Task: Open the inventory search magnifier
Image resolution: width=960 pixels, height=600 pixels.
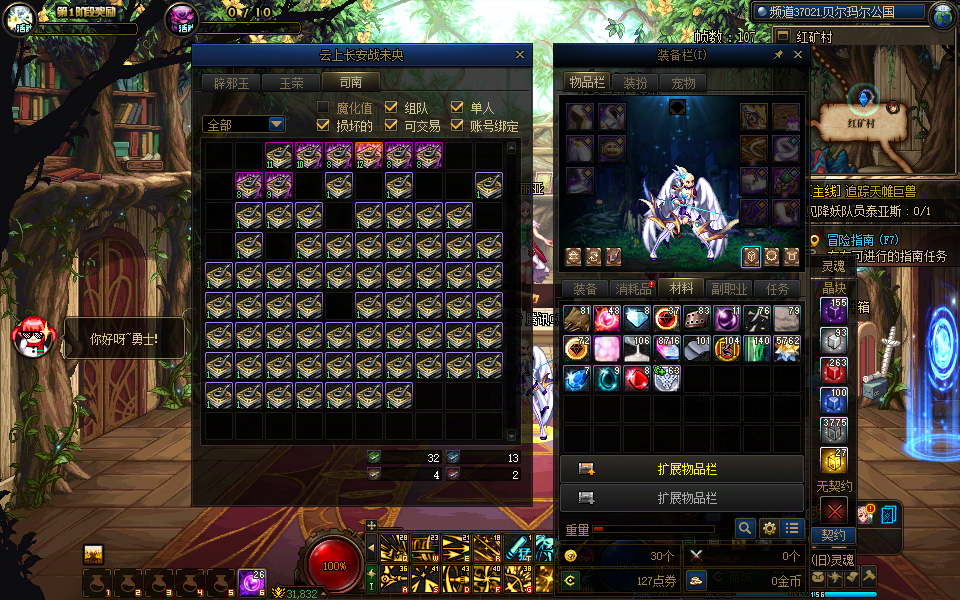Action: [x=745, y=528]
